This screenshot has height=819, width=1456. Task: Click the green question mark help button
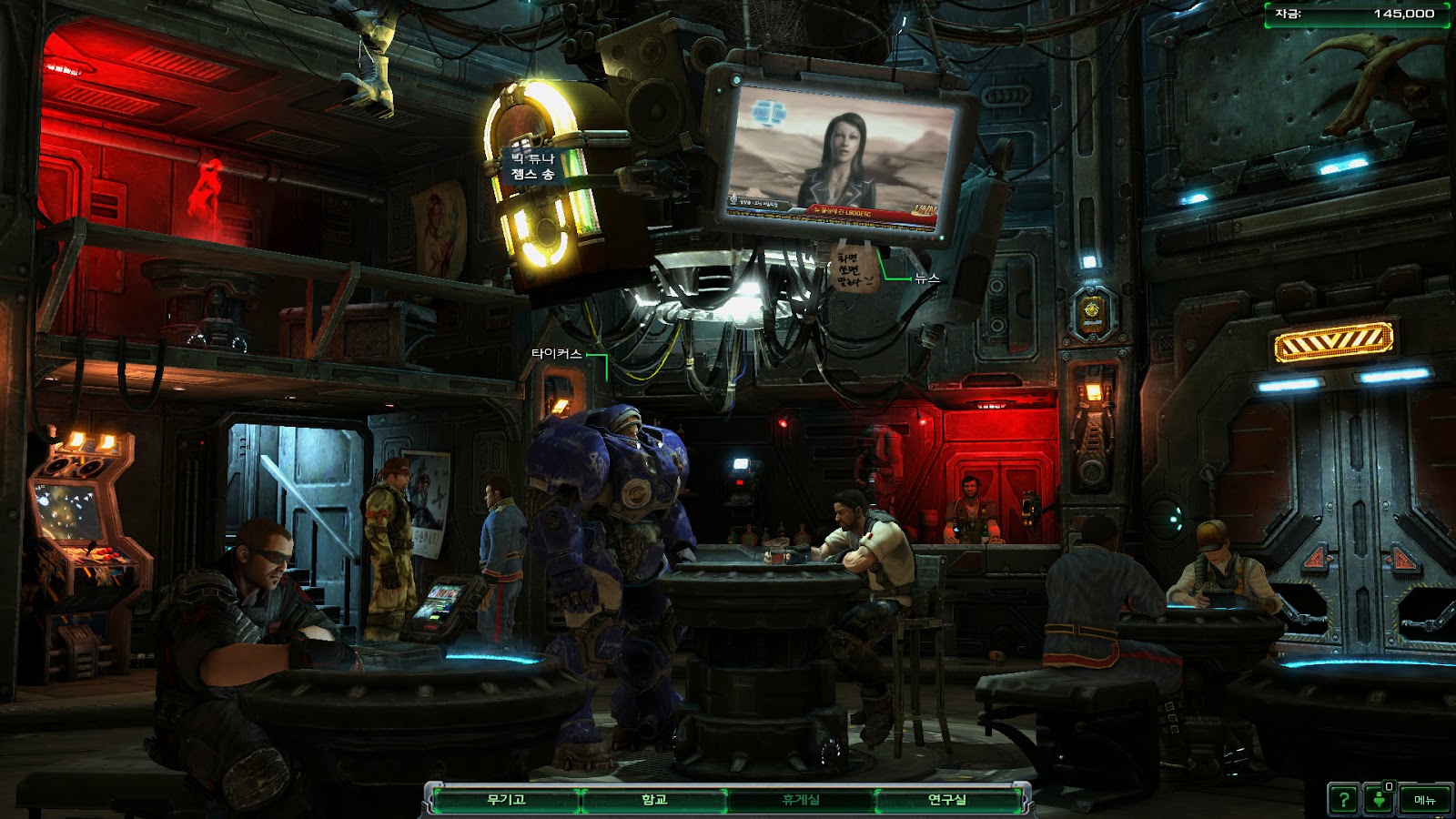click(x=1343, y=800)
